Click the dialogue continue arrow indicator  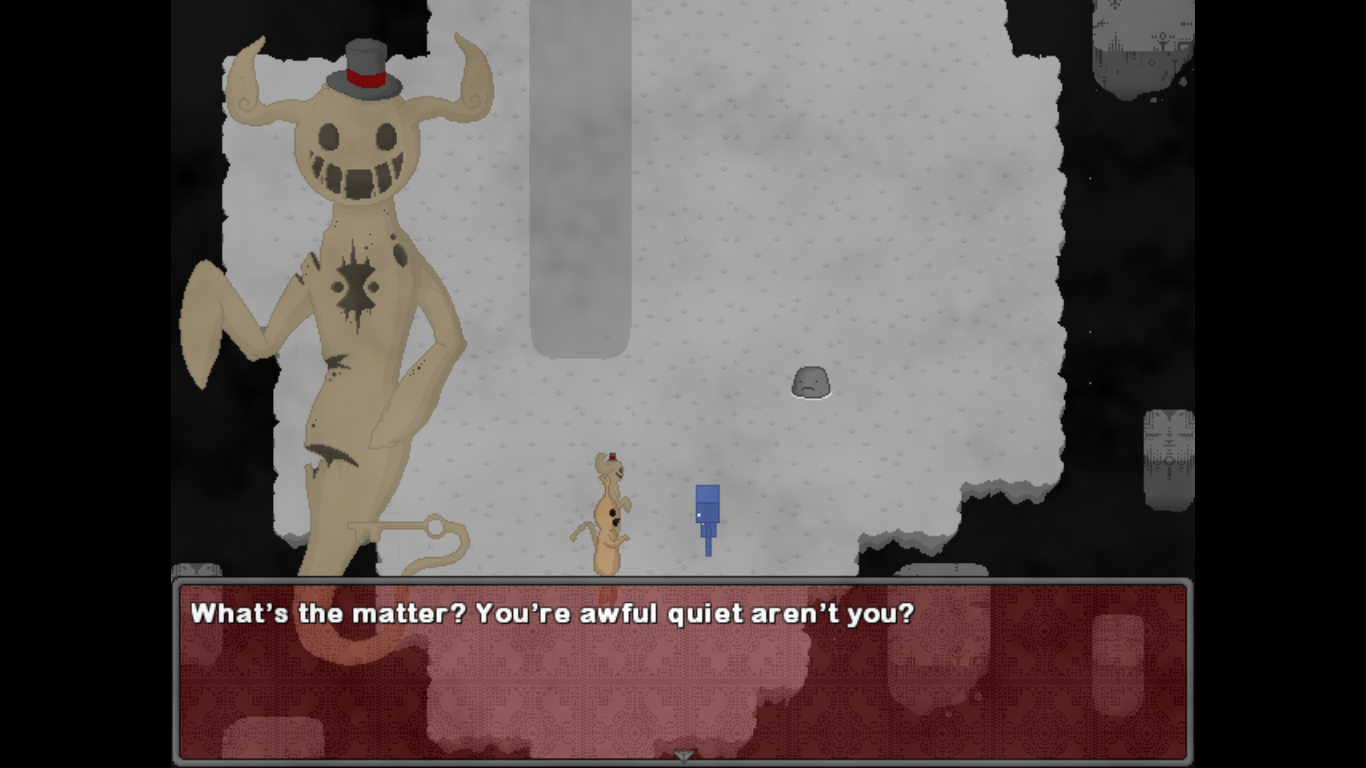[x=683, y=755]
